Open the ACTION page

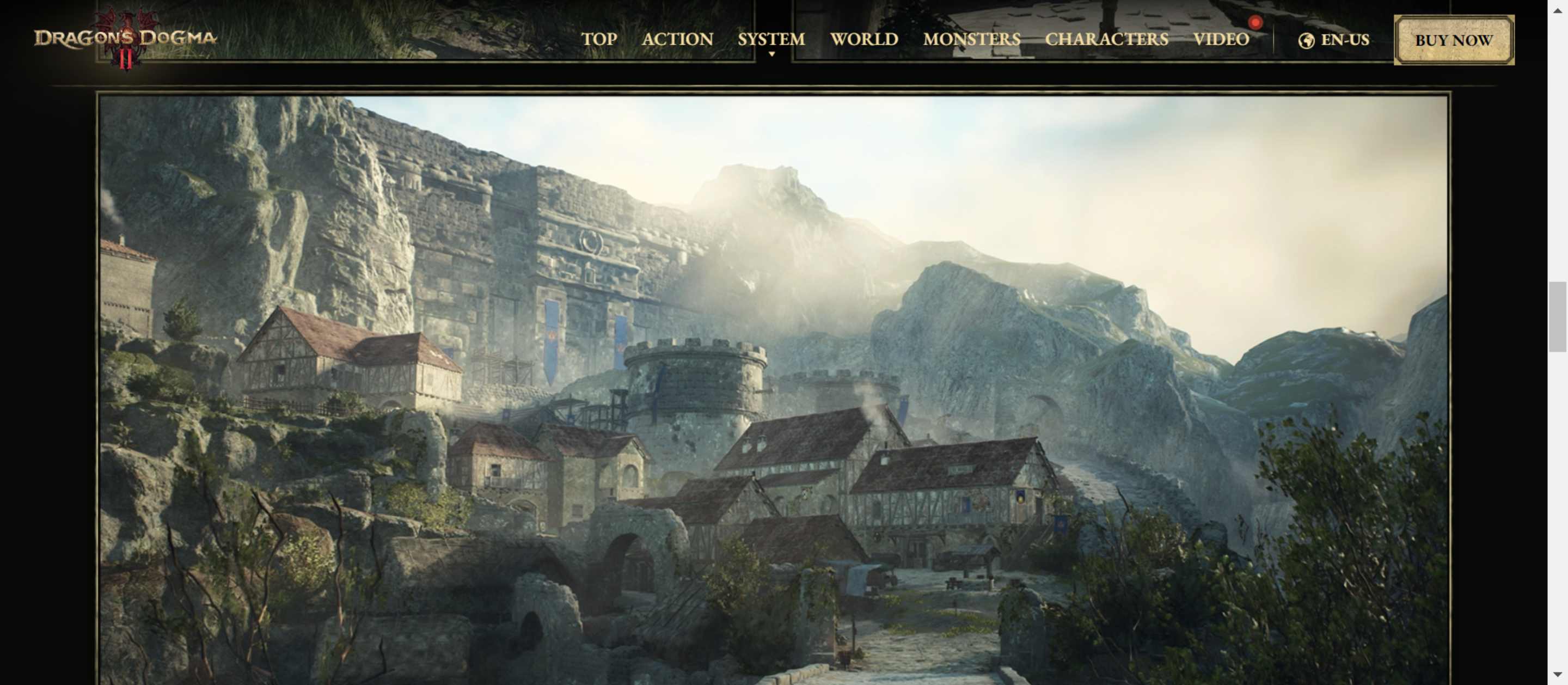(677, 40)
